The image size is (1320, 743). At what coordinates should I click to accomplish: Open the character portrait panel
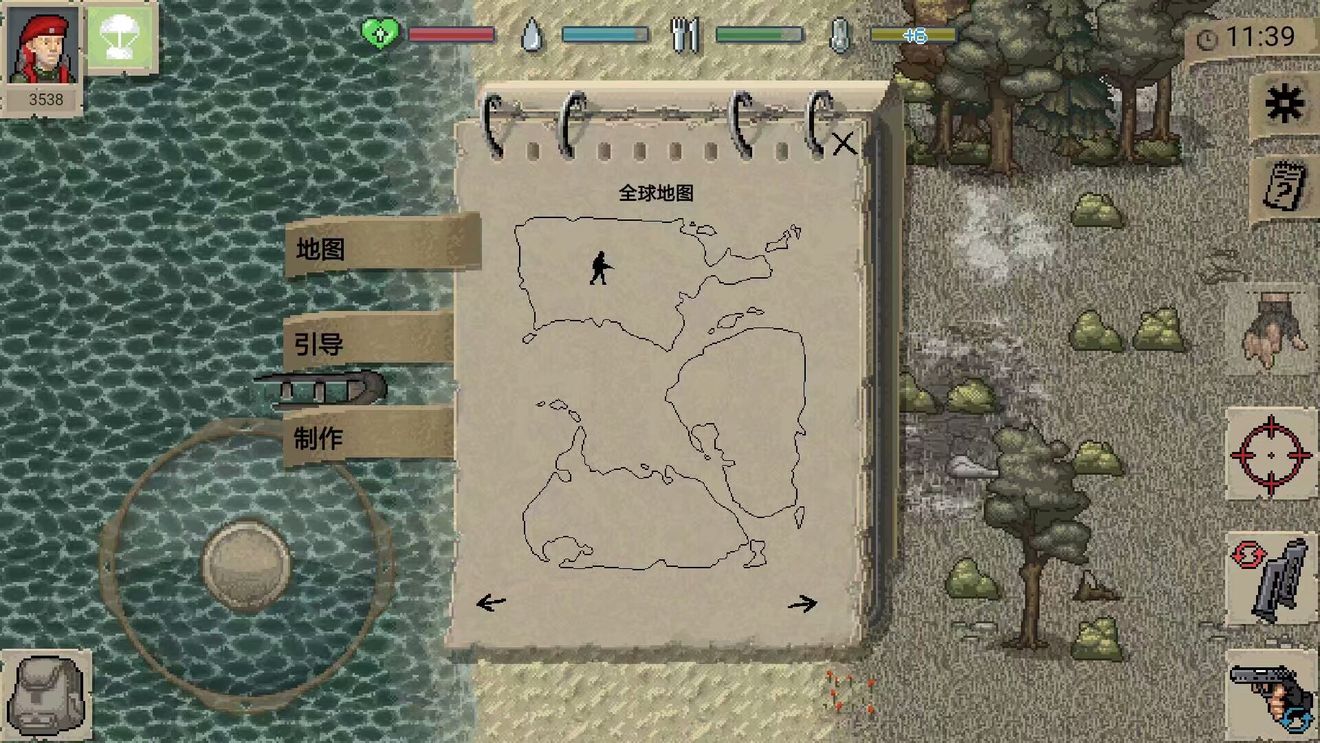coord(40,45)
